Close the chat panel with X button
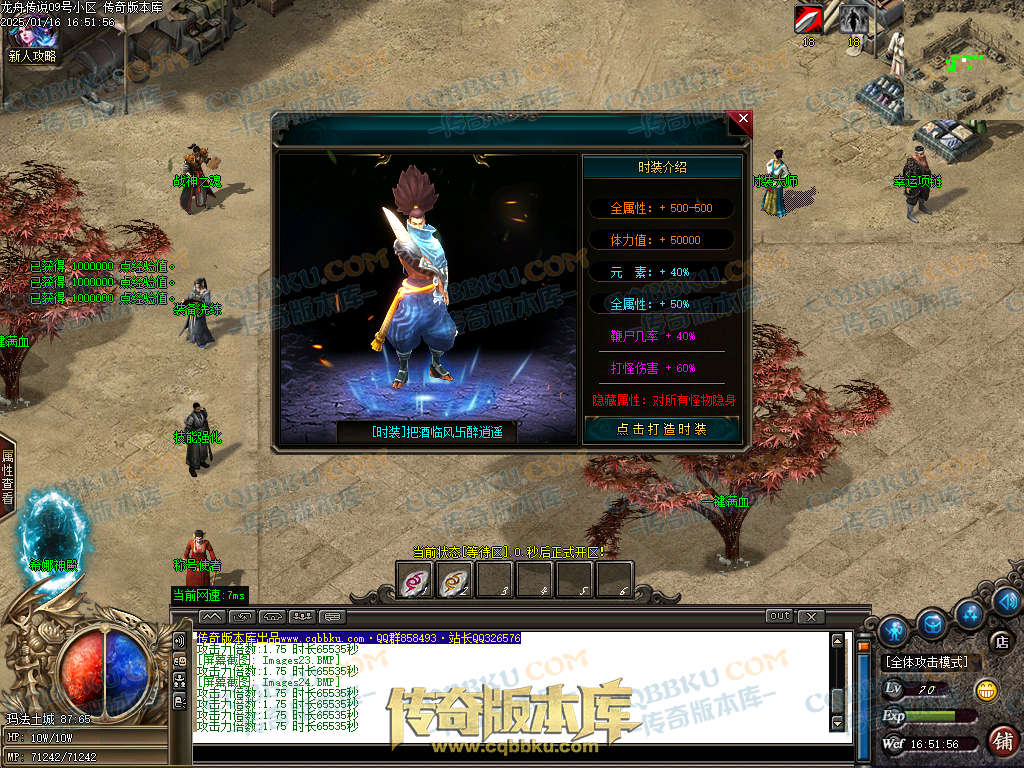1024x768 pixels. 811,616
